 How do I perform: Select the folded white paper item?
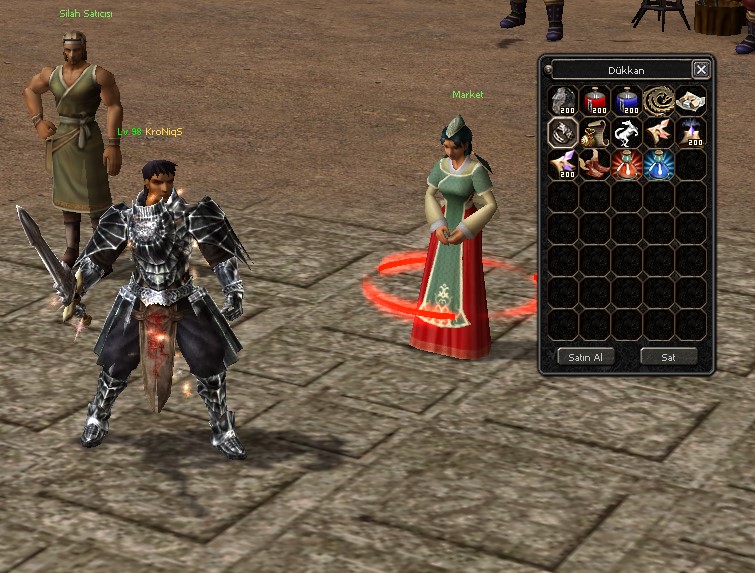tap(691, 100)
